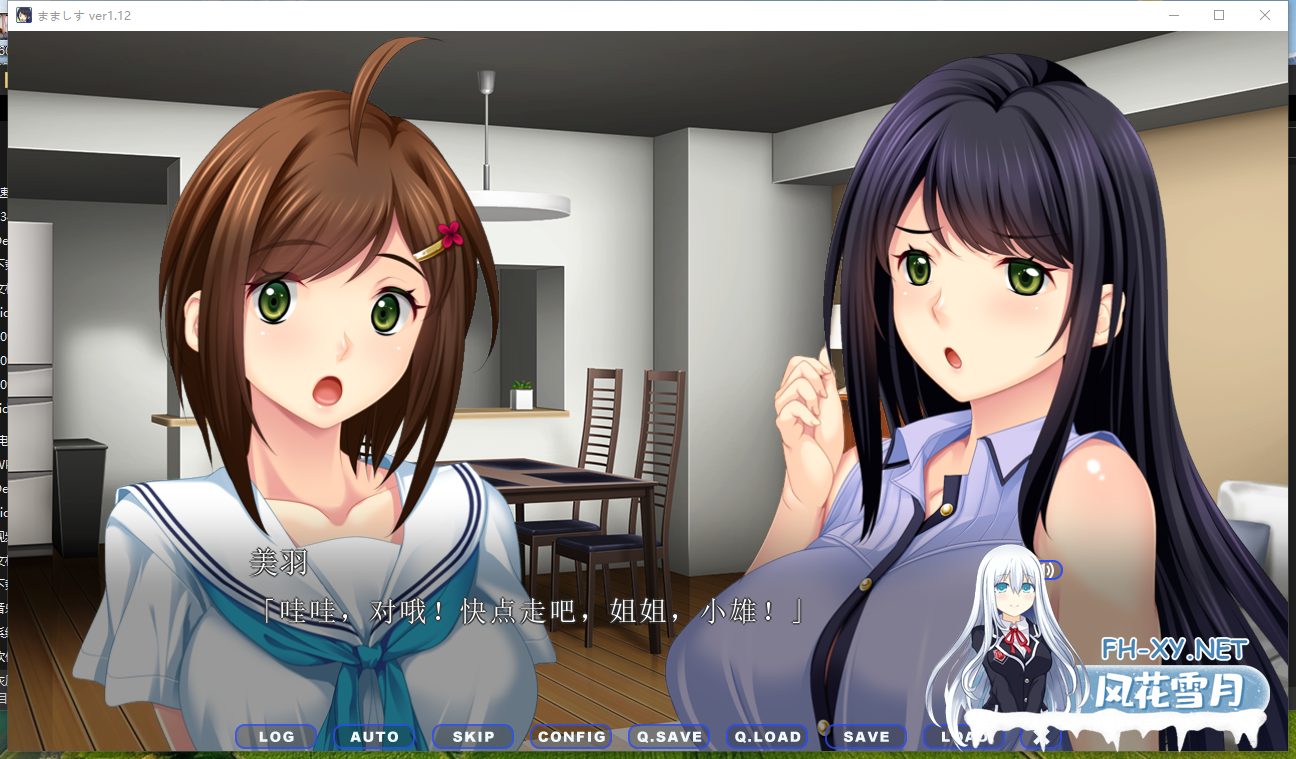
Task: Perform a quick save with Q.SAVE
Action: 668,736
